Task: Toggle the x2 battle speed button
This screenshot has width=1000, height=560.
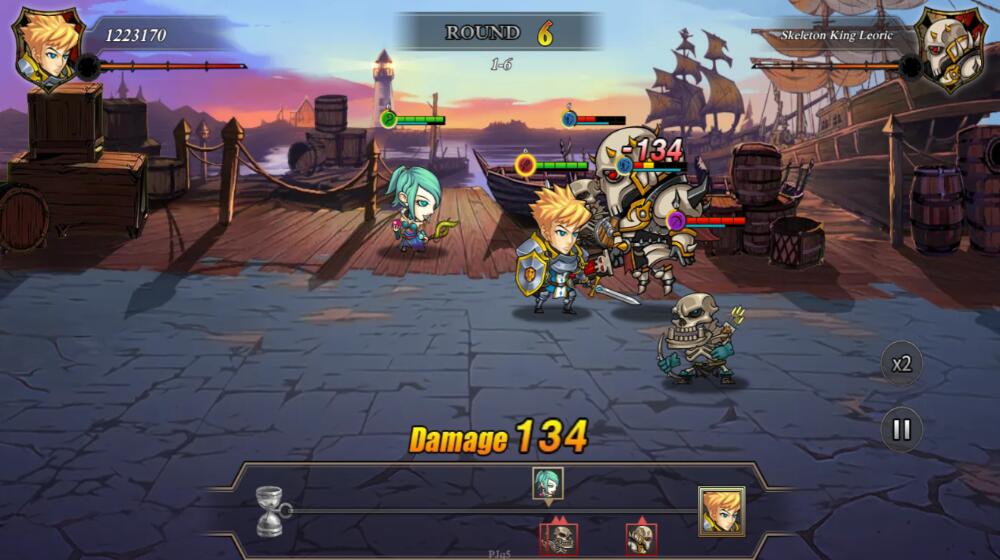Action: (x=901, y=363)
